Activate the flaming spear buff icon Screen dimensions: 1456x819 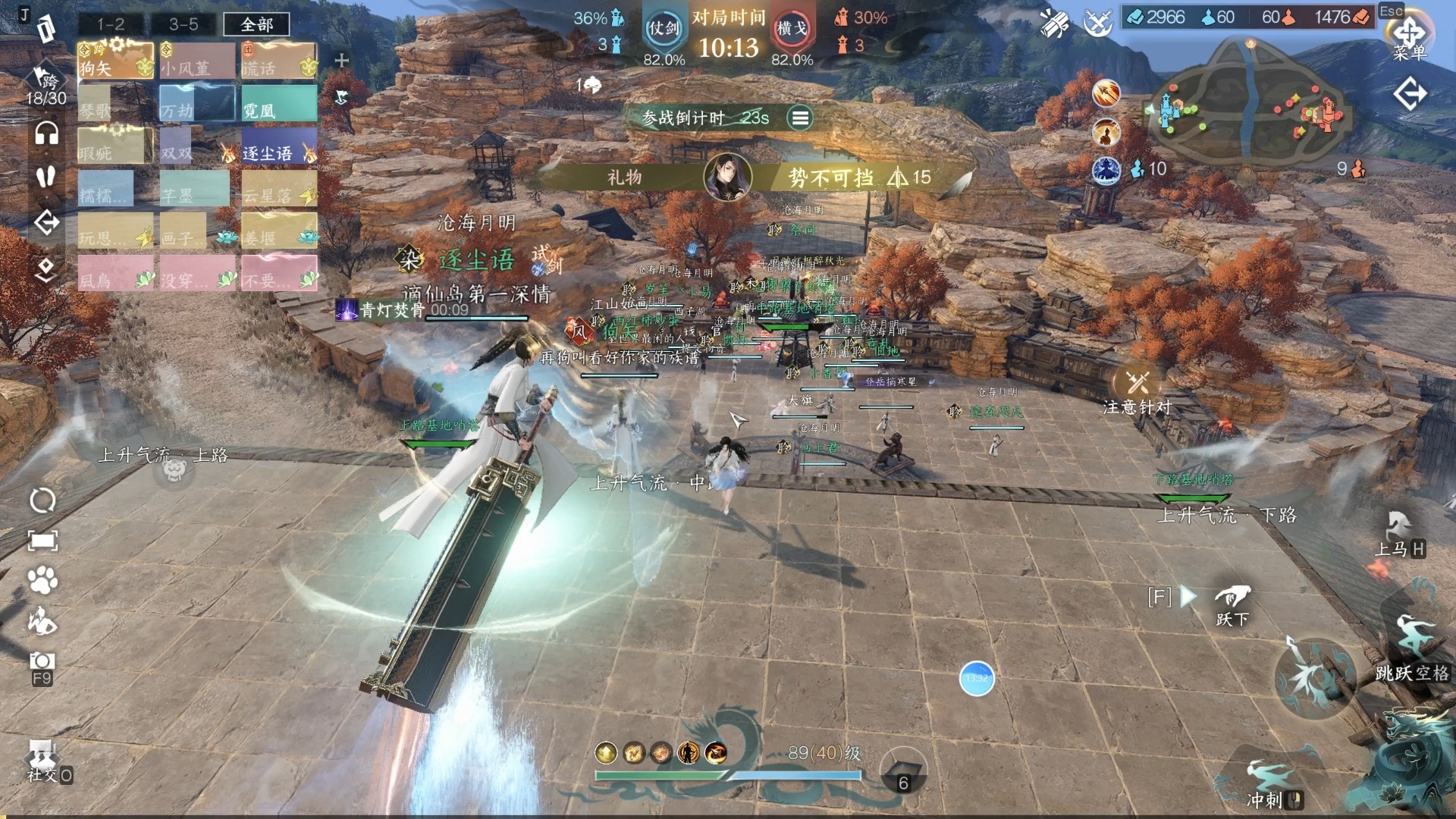1106,94
